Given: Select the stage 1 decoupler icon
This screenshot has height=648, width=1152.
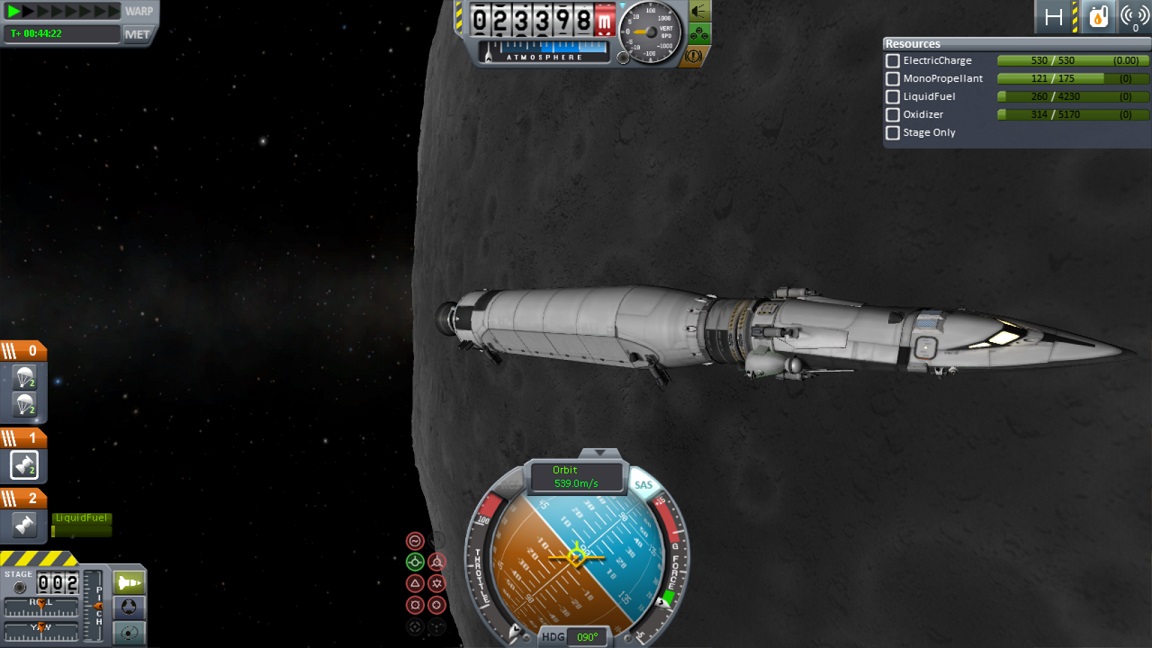Looking at the screenshot, I should [24, 465].
